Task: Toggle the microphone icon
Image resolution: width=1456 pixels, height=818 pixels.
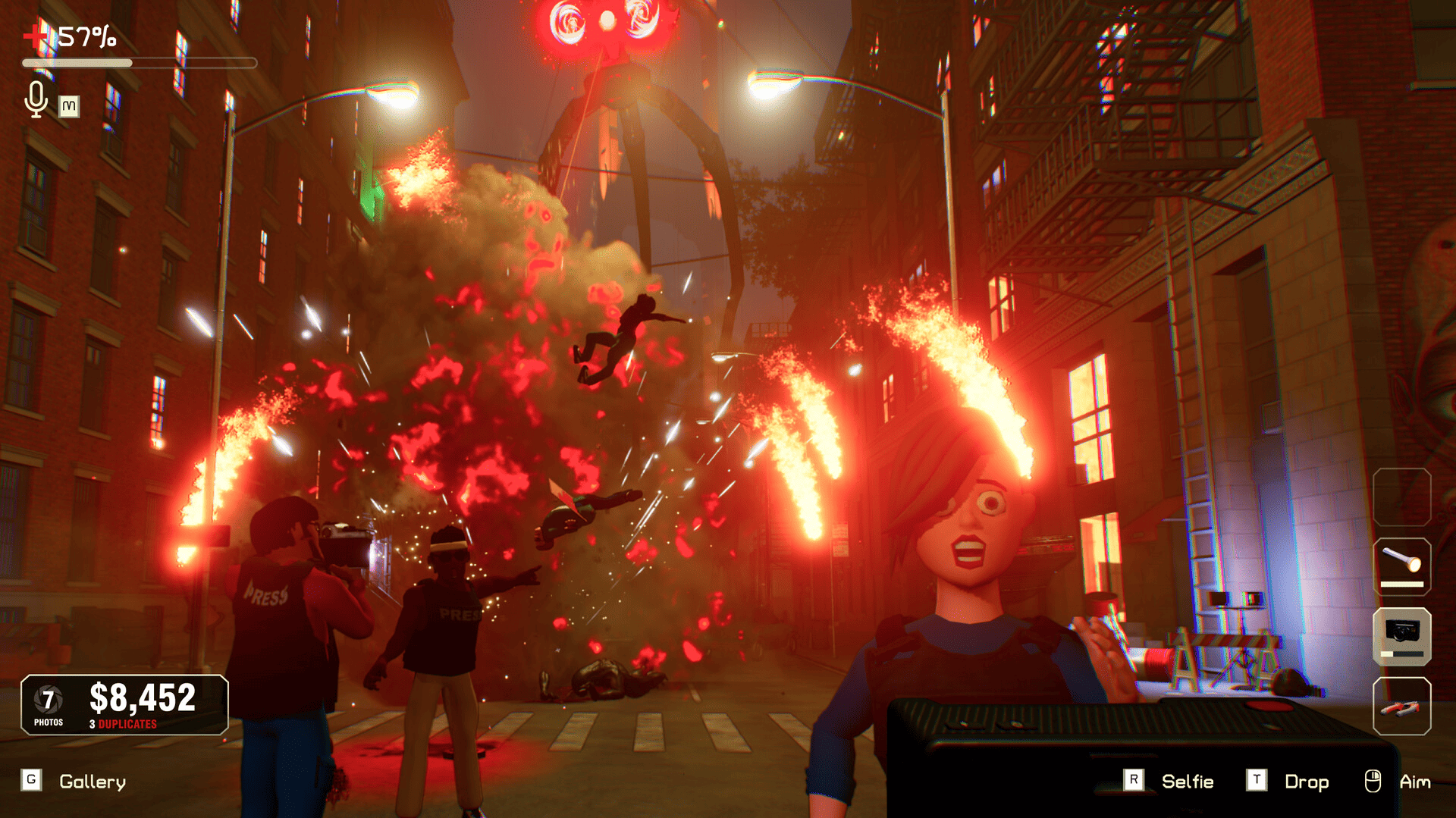Action: pyautogui.click(x=36, y=99)
